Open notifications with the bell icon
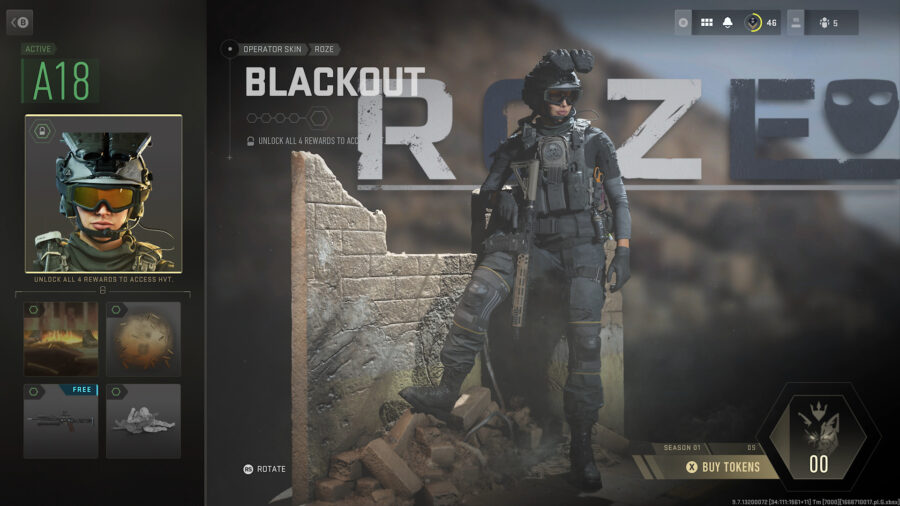Screen dimensions: 900x506 coord(728,22)
